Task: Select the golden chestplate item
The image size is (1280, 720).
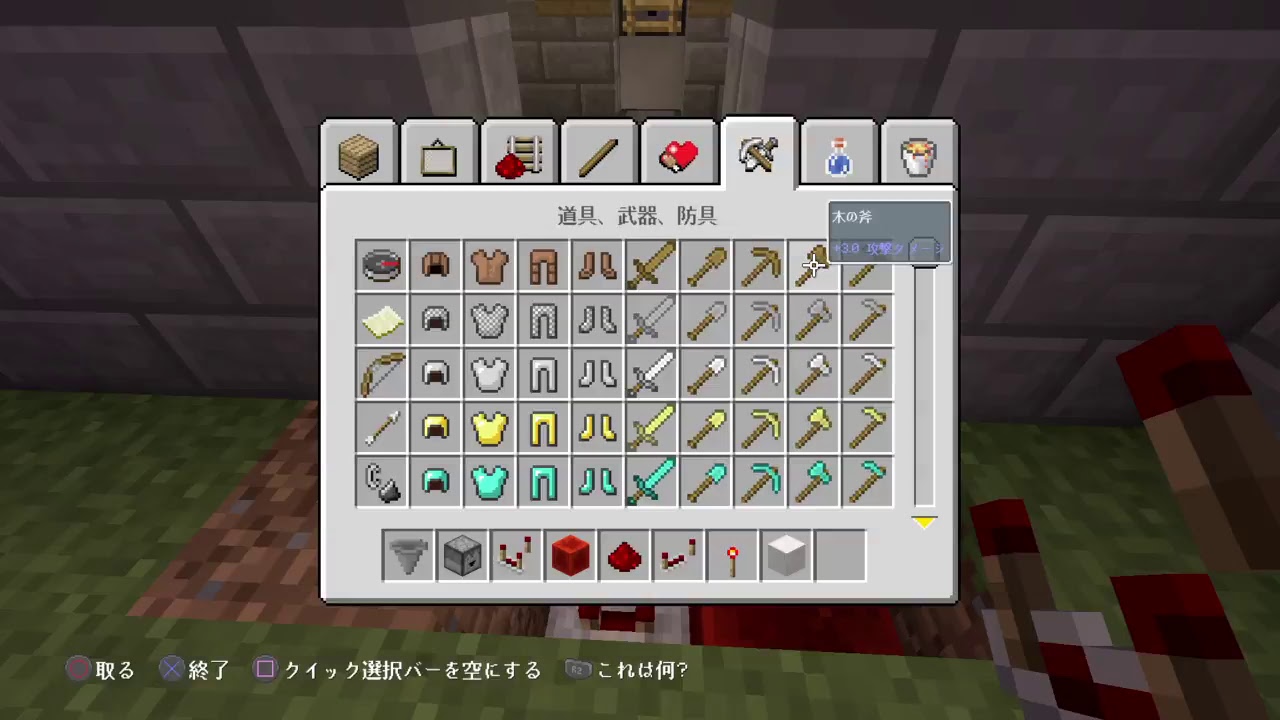Action: [x=489, y=427]
